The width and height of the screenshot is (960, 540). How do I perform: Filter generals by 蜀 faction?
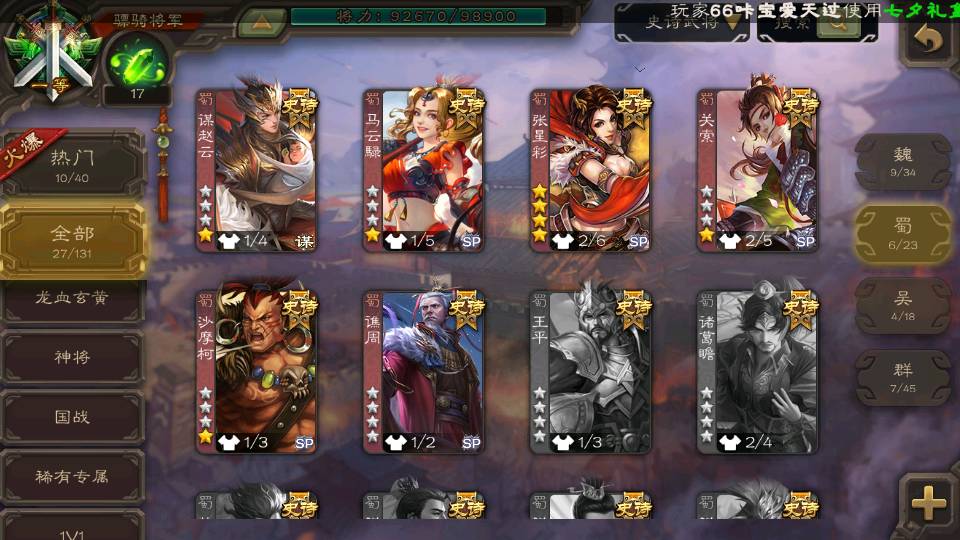coord(902,233)
